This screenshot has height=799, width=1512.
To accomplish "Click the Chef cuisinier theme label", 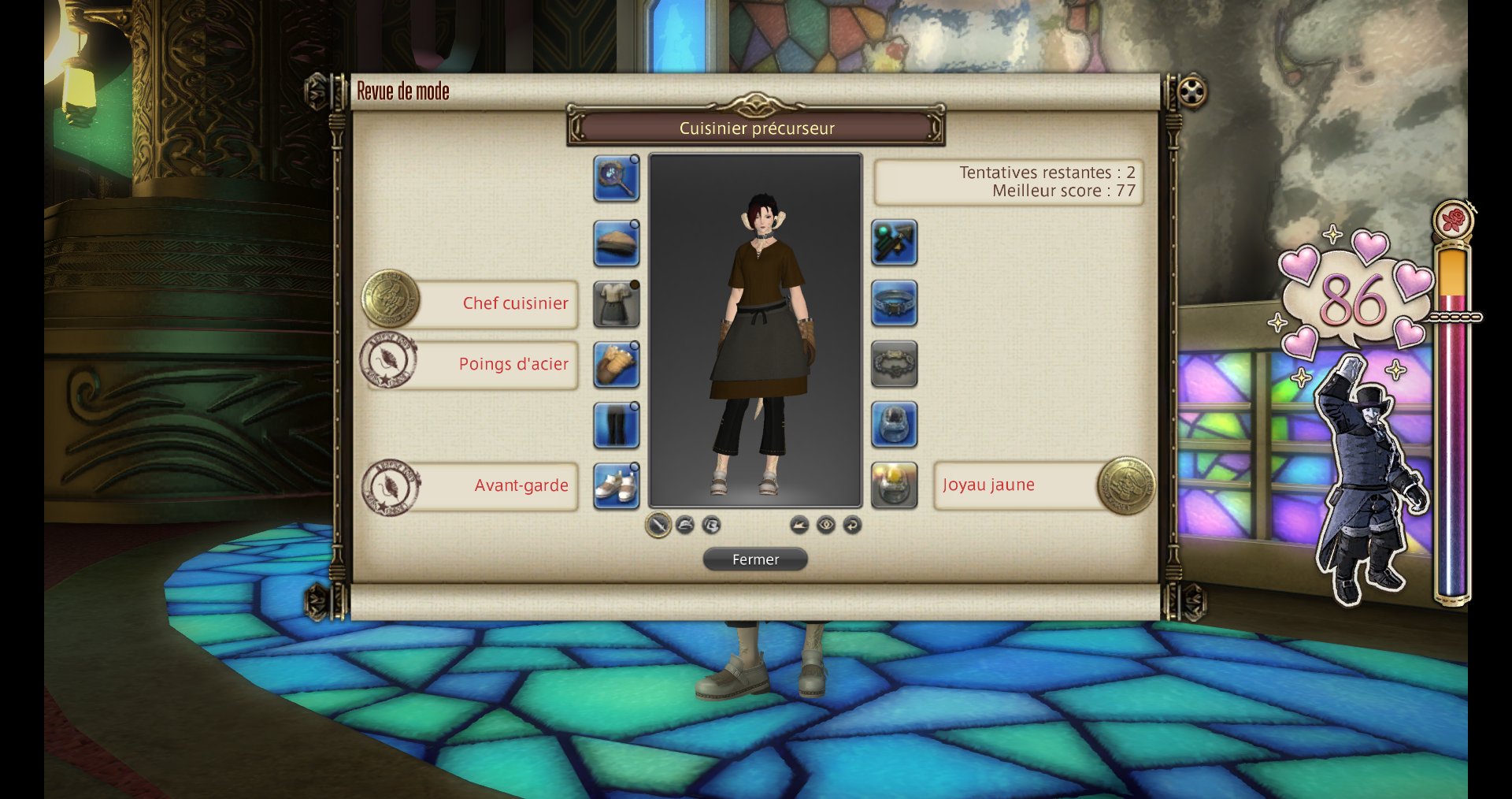I will tap(515, 303).
